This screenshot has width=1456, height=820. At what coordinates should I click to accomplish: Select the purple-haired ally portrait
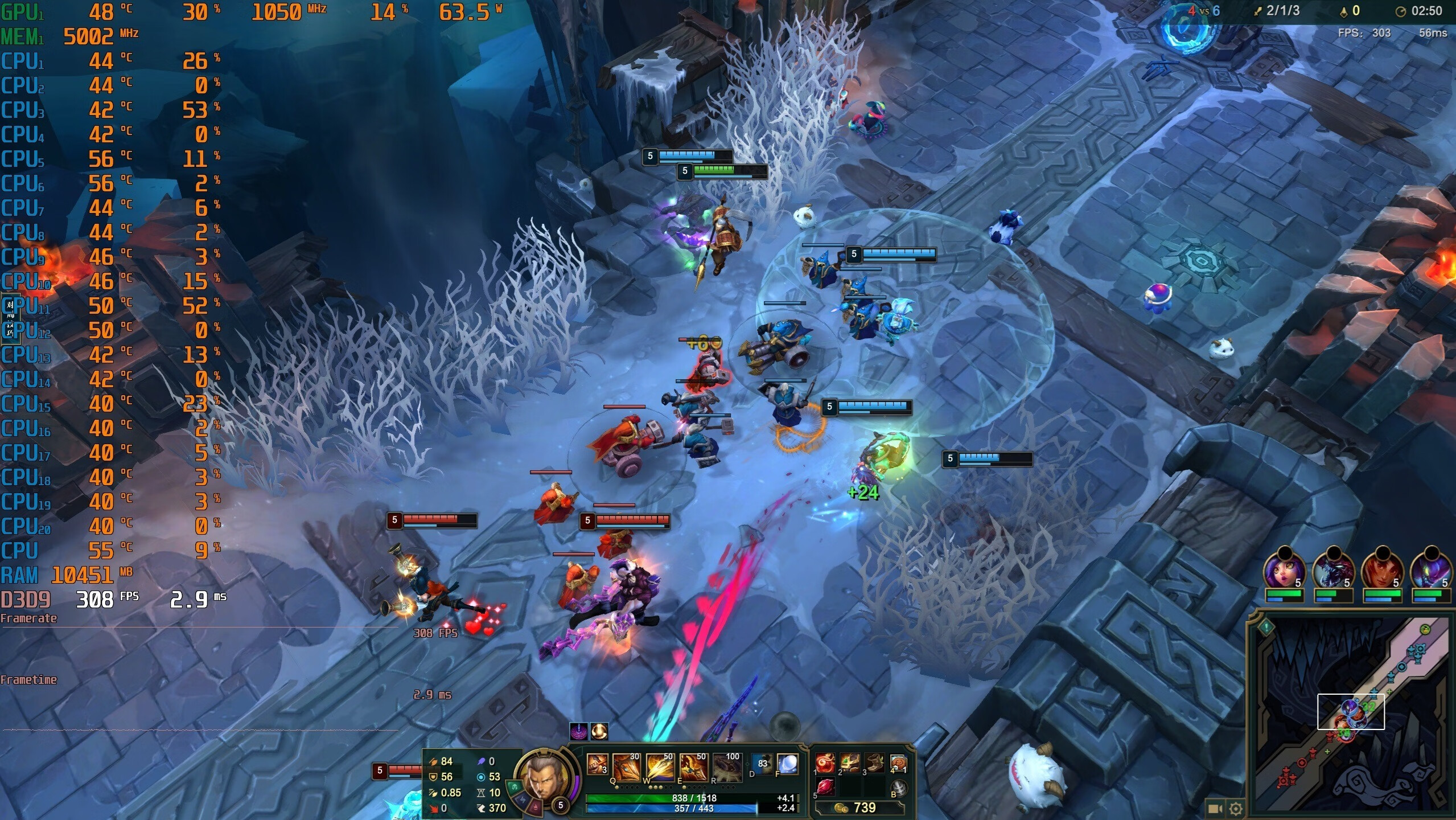(x=1284, y=568)
